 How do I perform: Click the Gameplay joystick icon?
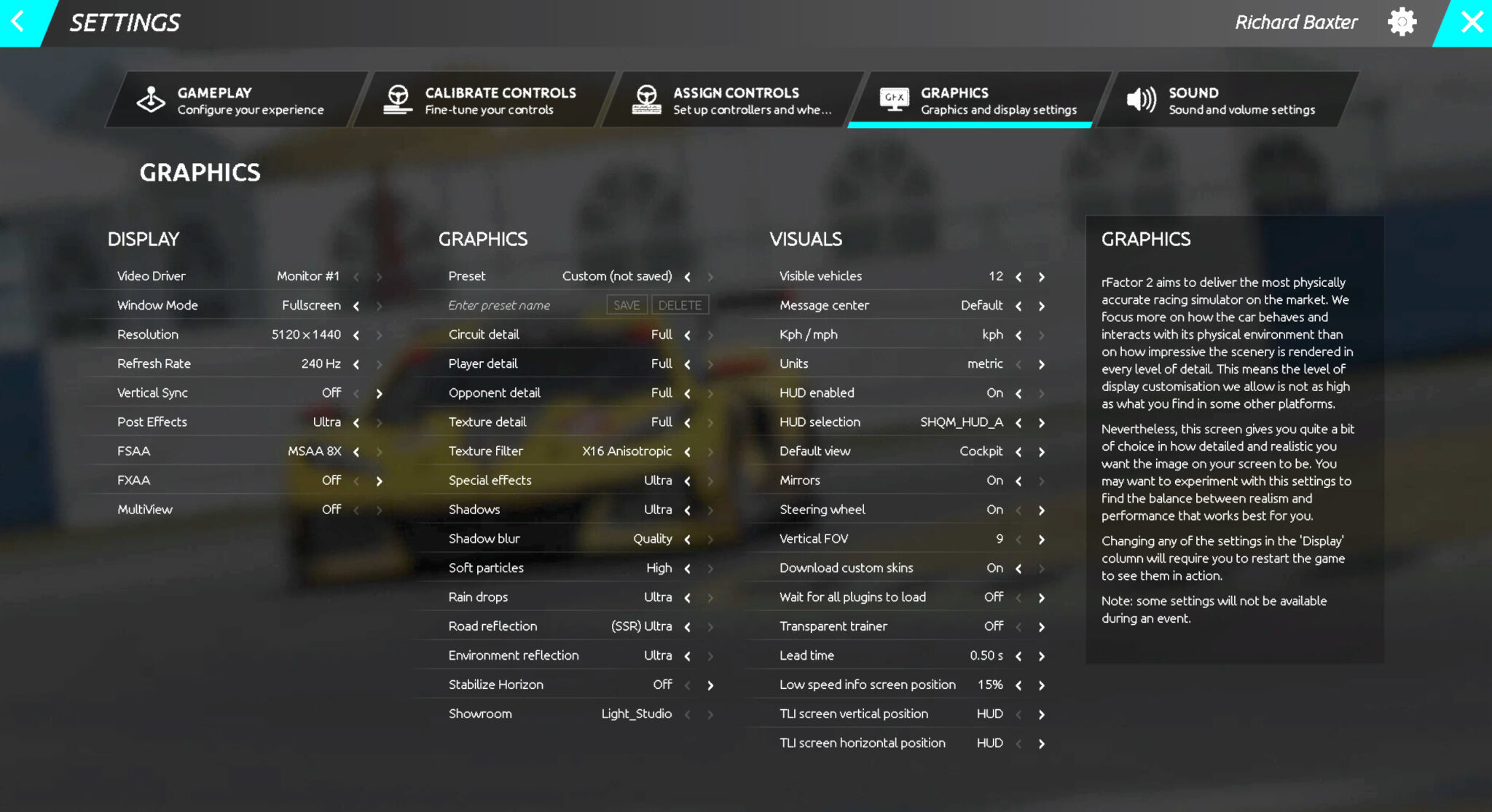152,100
